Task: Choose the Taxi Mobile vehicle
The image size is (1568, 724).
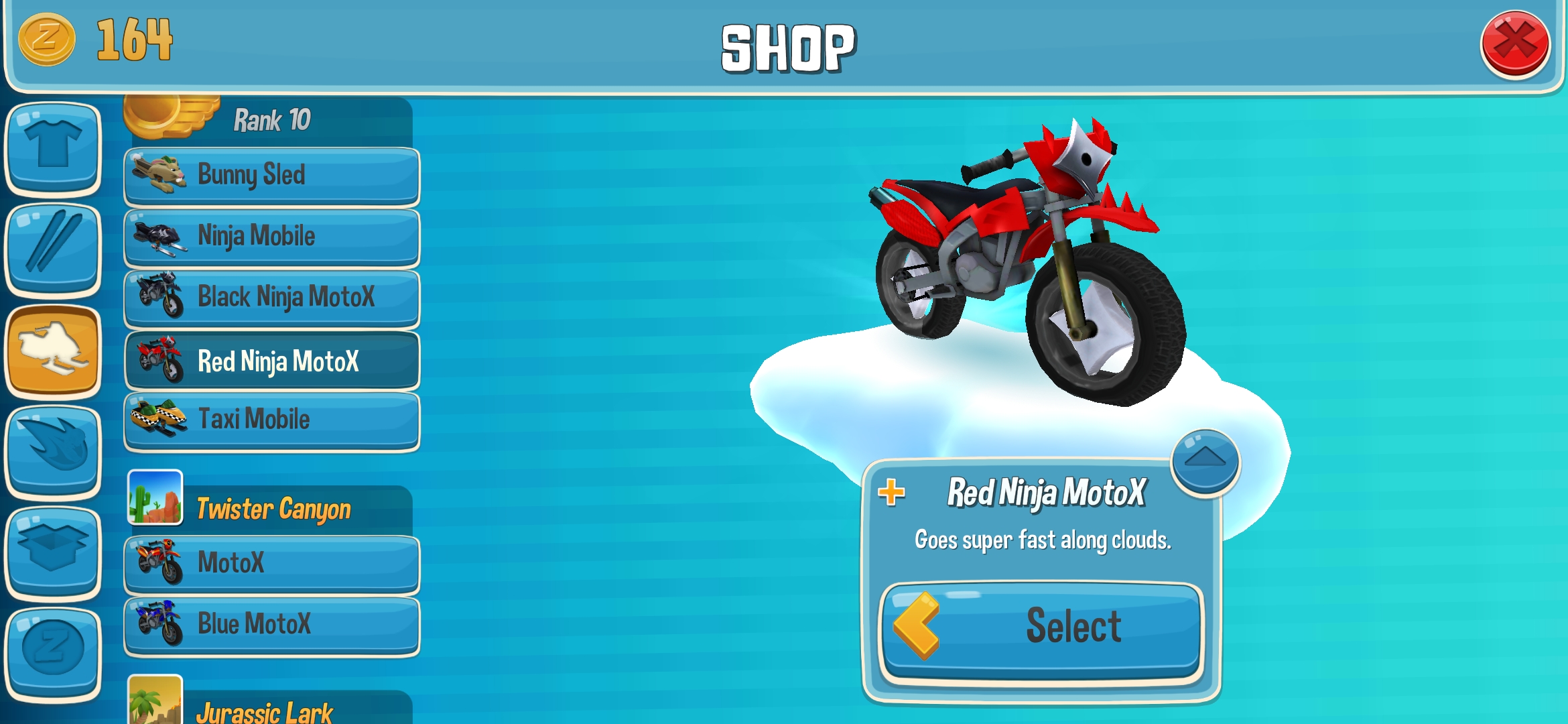Action: [x=271, y=420]
